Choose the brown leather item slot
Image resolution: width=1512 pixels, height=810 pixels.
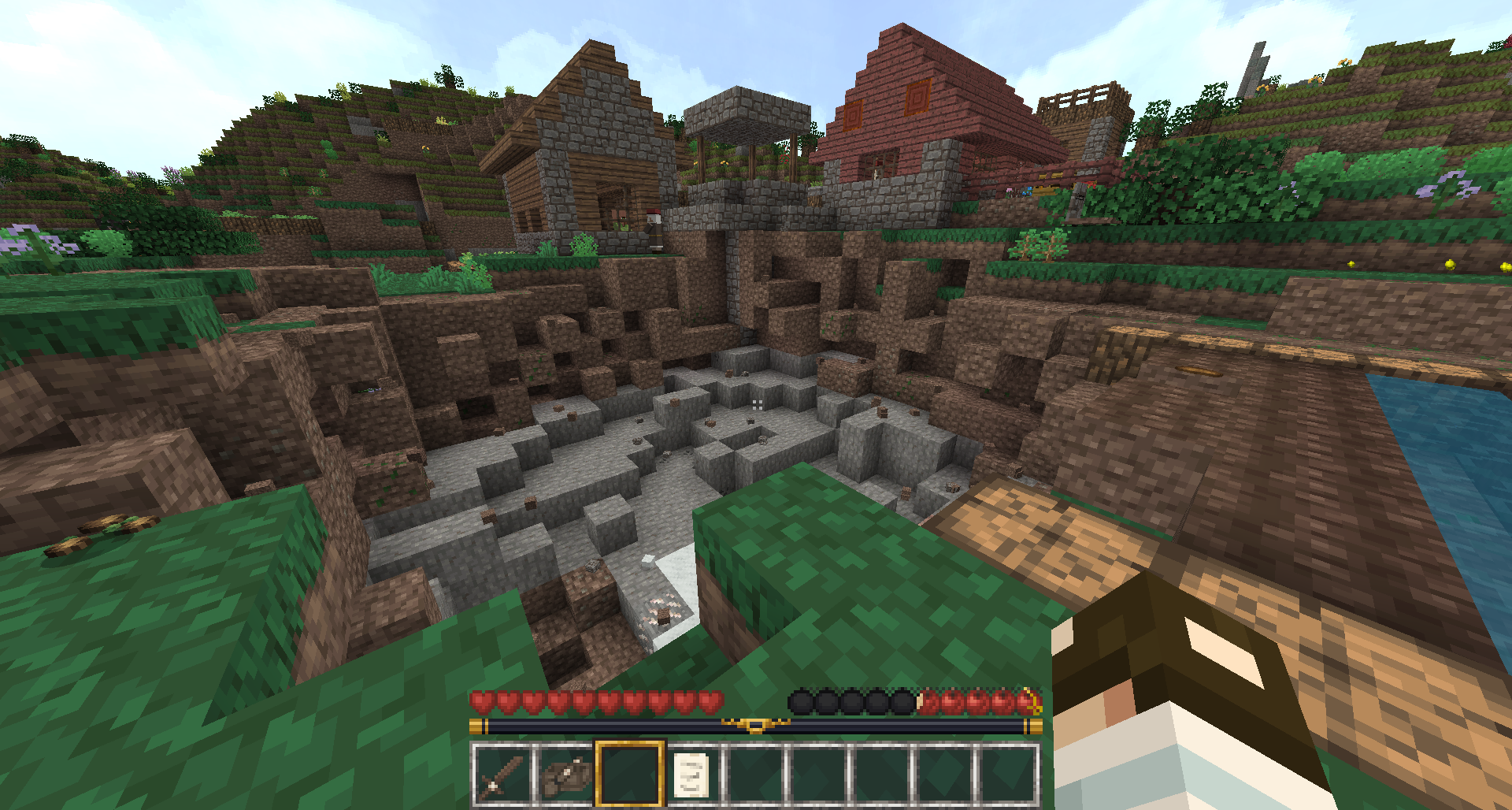pyautogui.click(x=565, y=775)
